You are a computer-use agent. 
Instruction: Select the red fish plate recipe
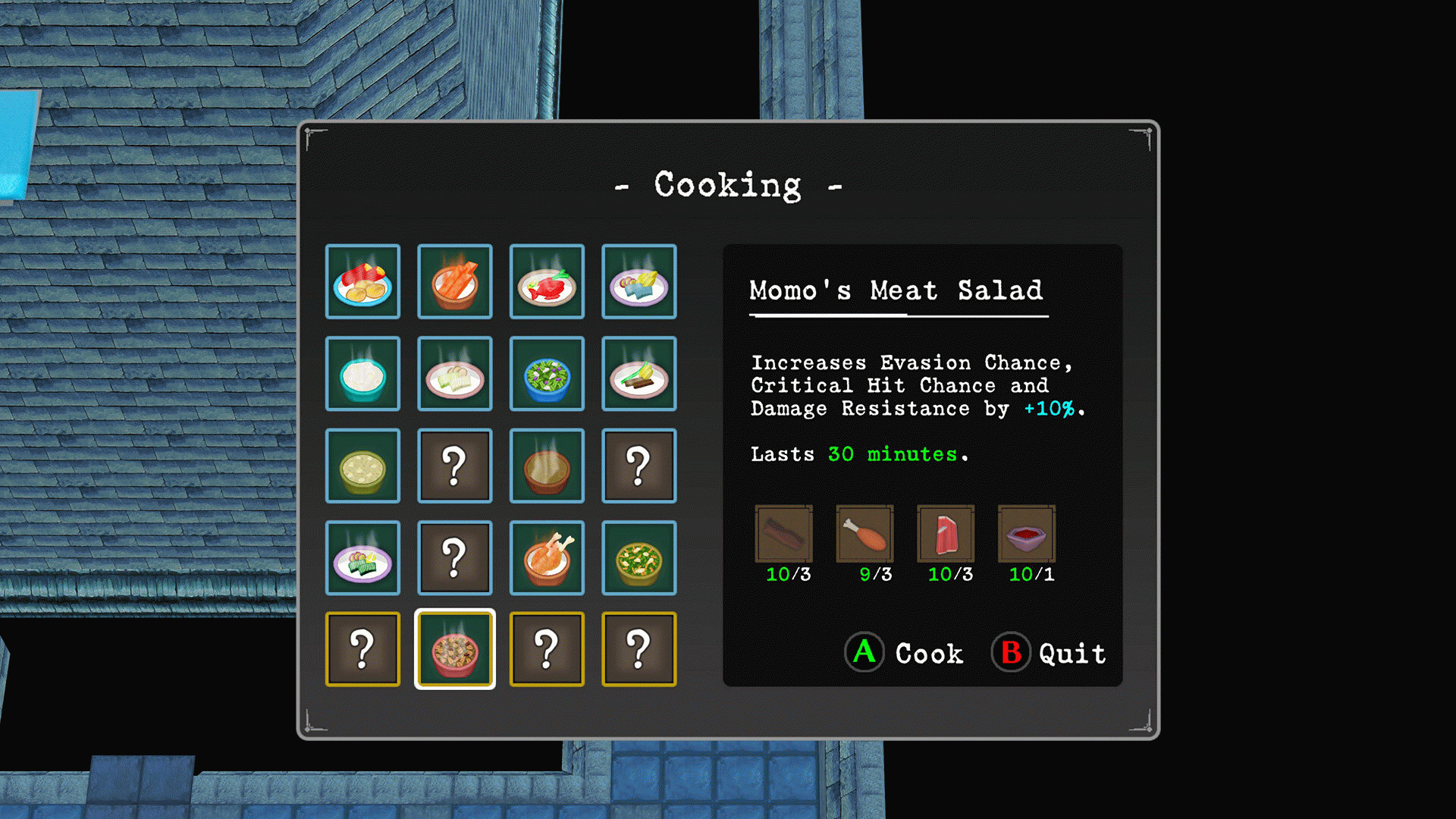coord(547,281)
